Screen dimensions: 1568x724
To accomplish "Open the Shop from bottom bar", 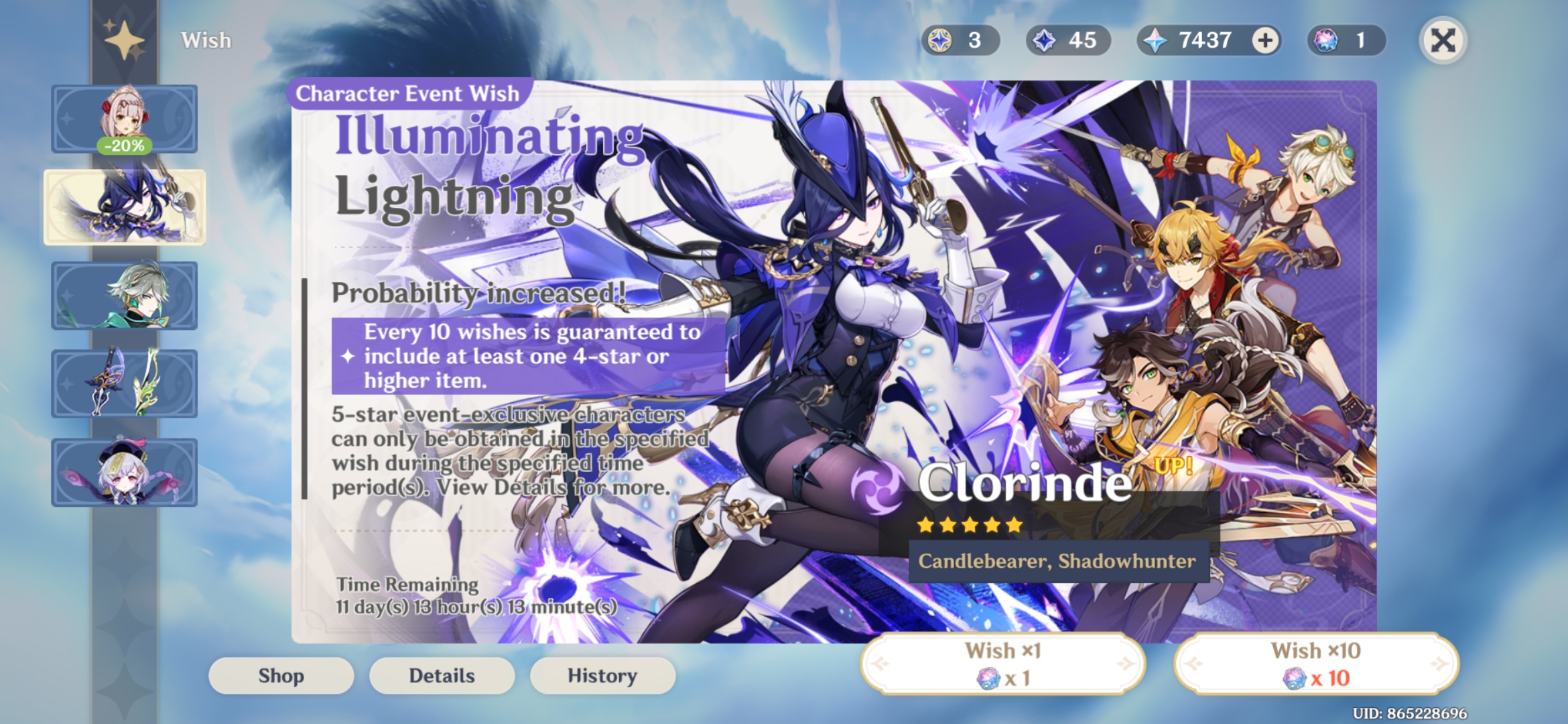I will point(280,676).
